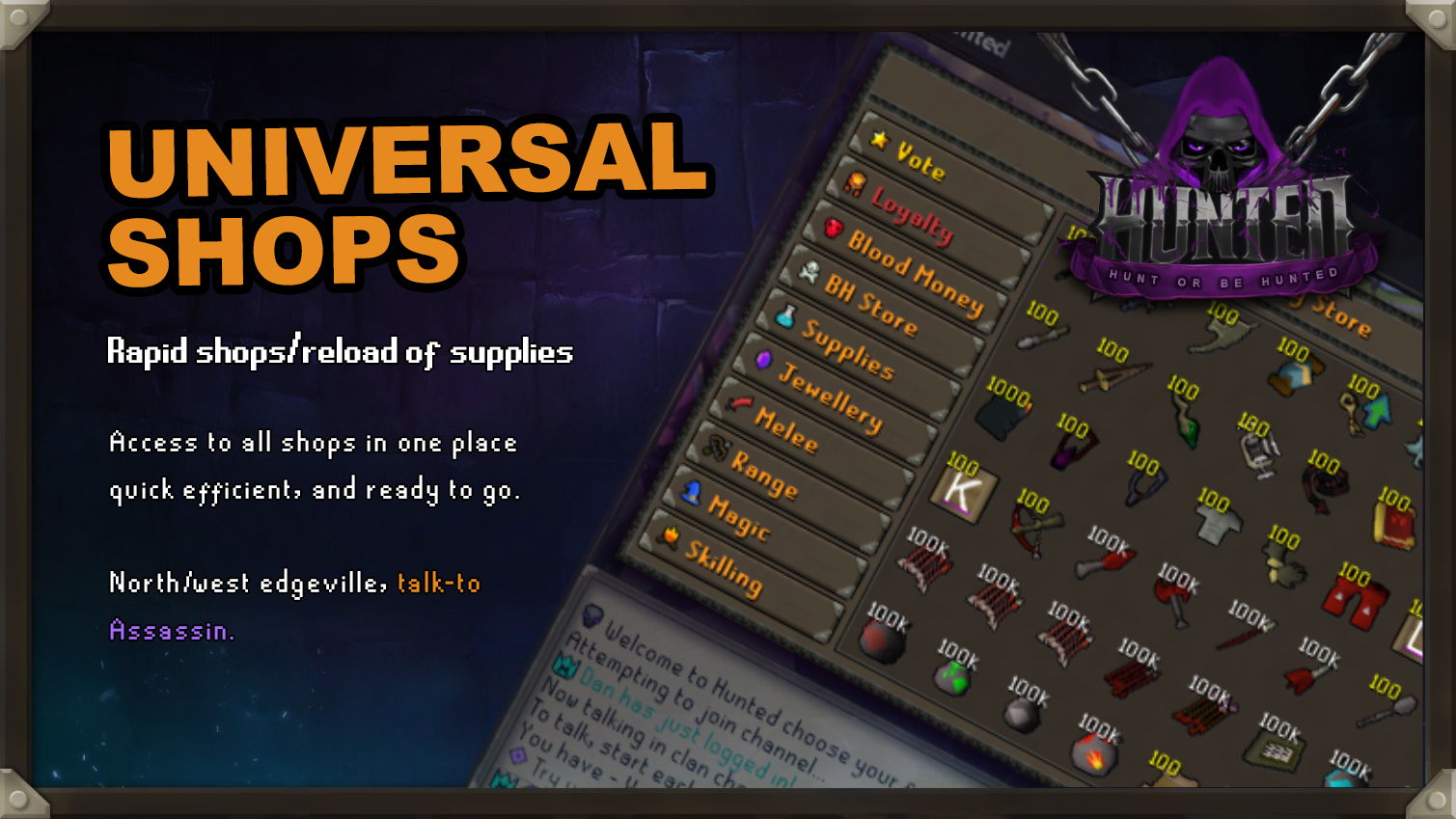The width and height of the screenshot is (1456, 819).
Task: Click the green-glowing pouch item
Action: click(951, 676)
